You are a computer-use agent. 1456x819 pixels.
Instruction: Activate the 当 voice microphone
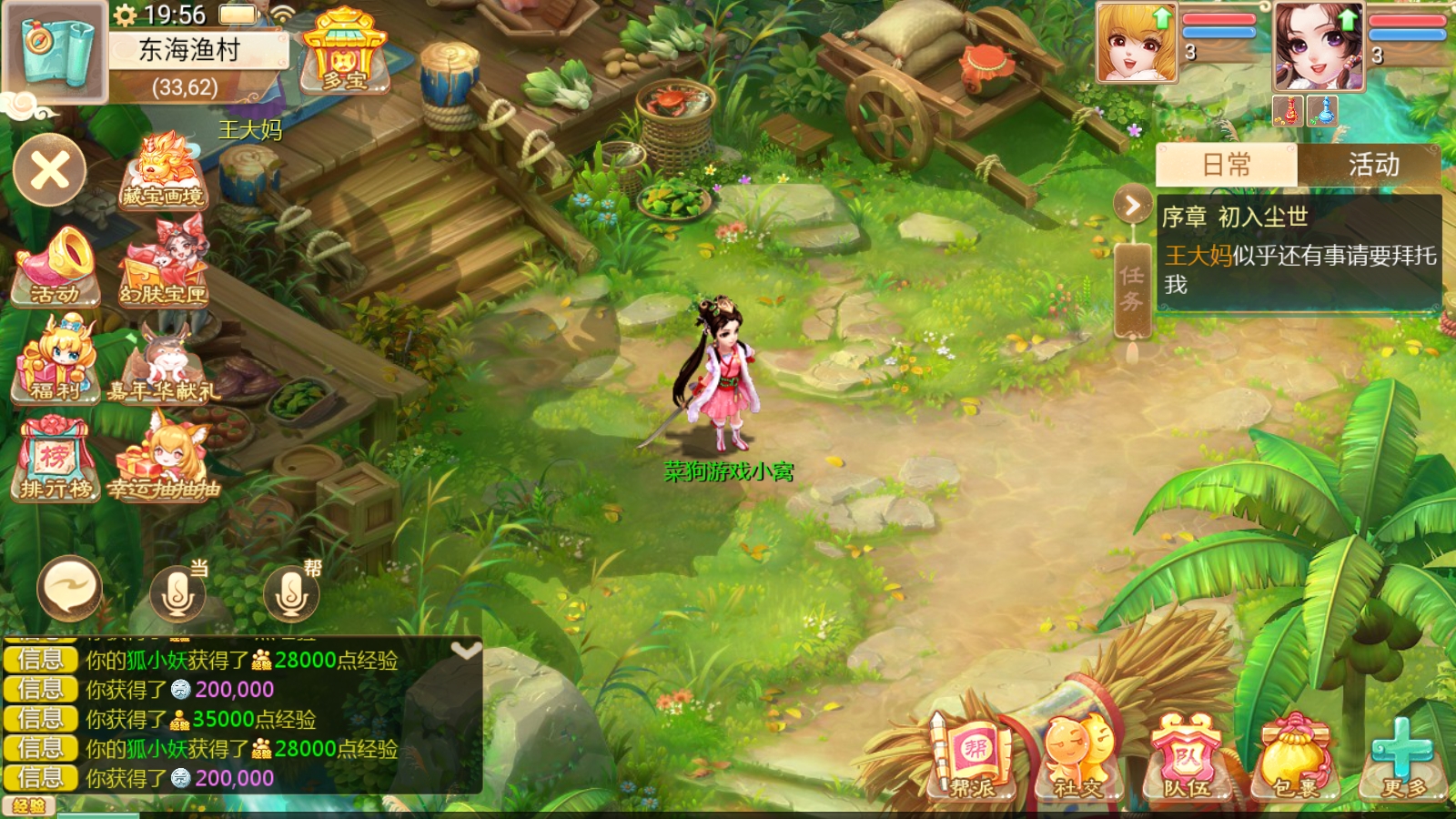click(x=177, y=593)
